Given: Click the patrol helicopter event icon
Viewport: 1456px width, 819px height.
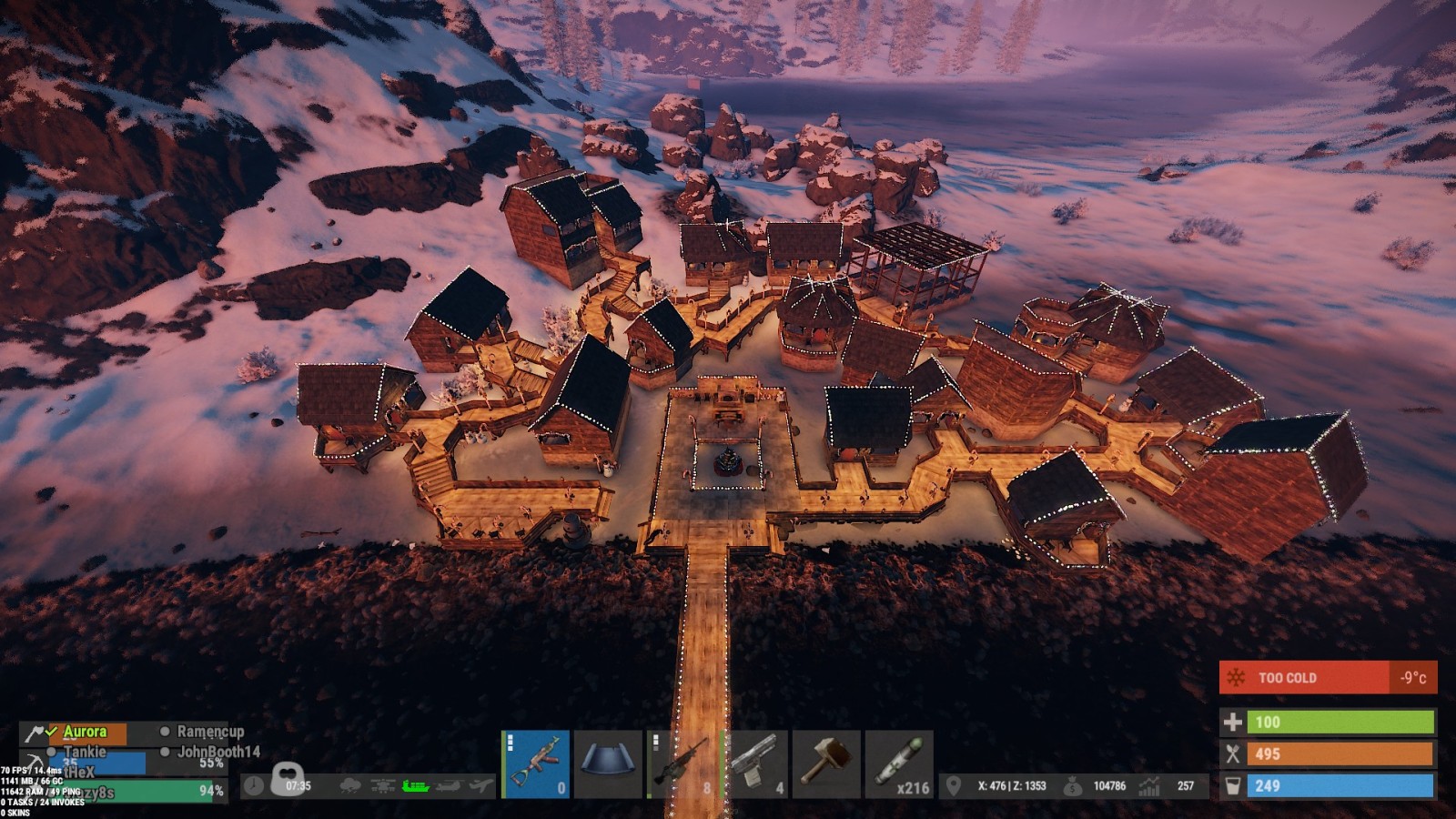Looking at the screenshot, I should click(x=382, y=785).
